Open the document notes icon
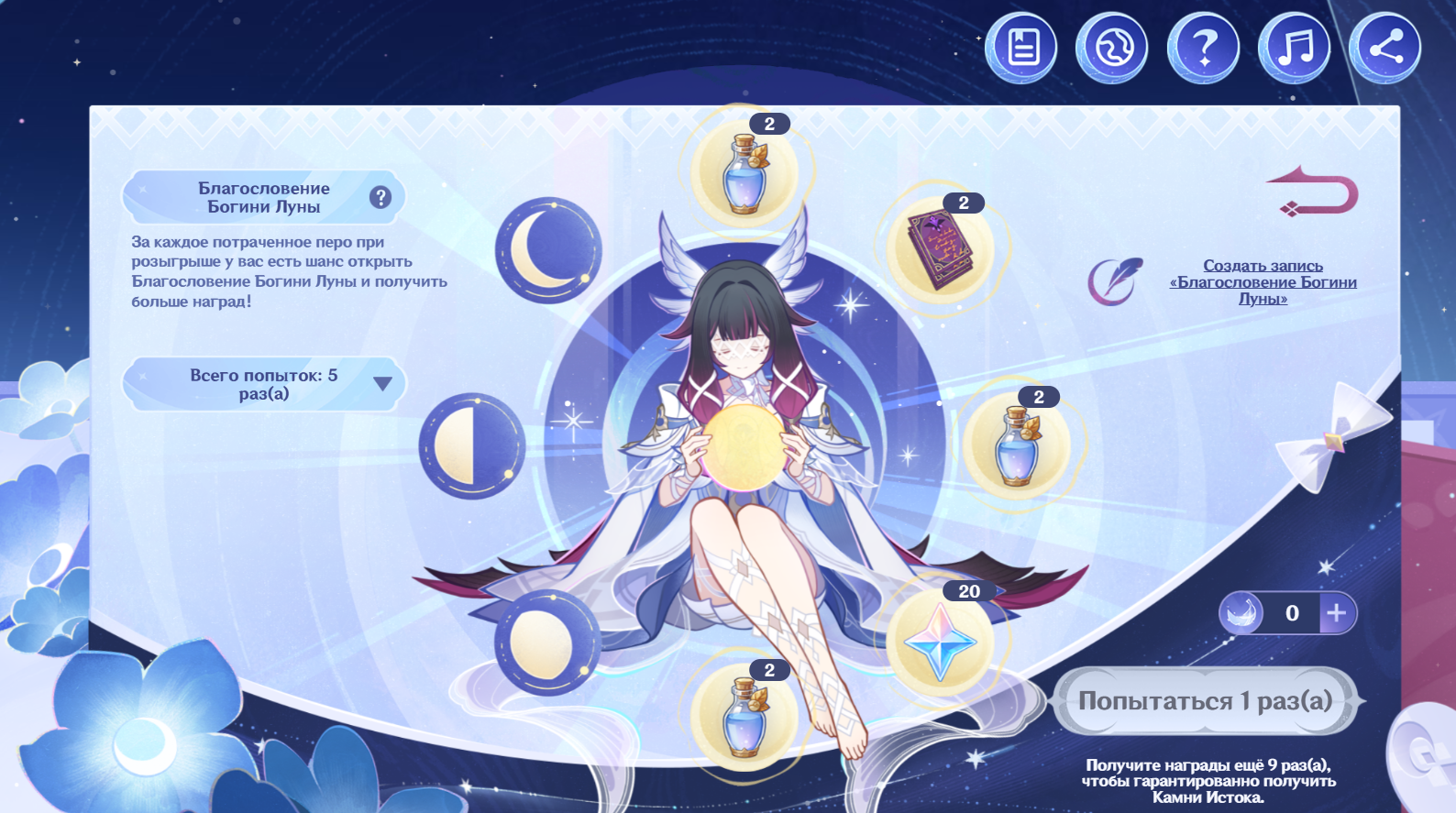The width and height of the screenshot is (1456, 813). [1020, 48]
